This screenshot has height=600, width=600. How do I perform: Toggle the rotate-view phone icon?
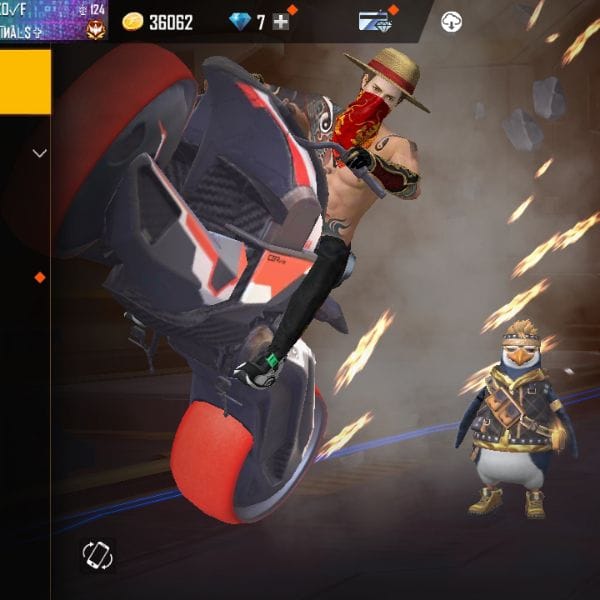point(98,555)
